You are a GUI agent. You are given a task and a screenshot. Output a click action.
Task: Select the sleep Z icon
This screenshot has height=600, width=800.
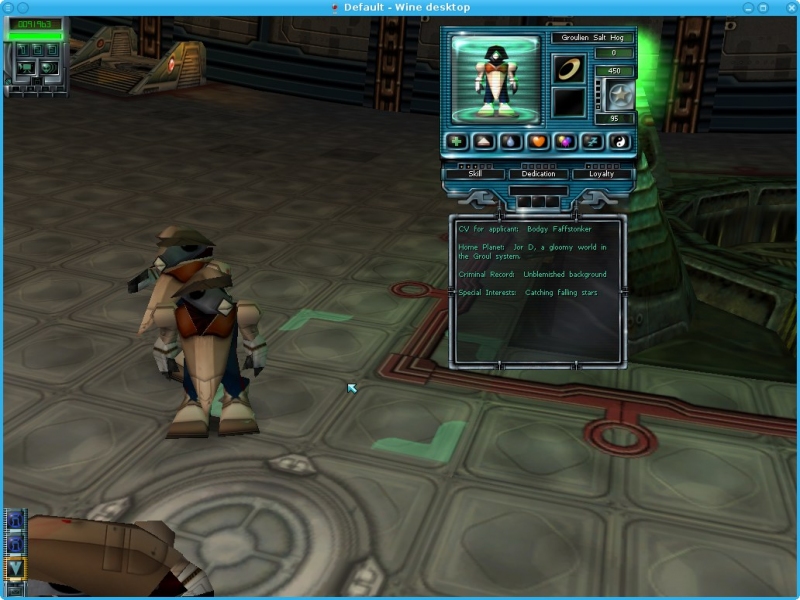pos(592,142)
